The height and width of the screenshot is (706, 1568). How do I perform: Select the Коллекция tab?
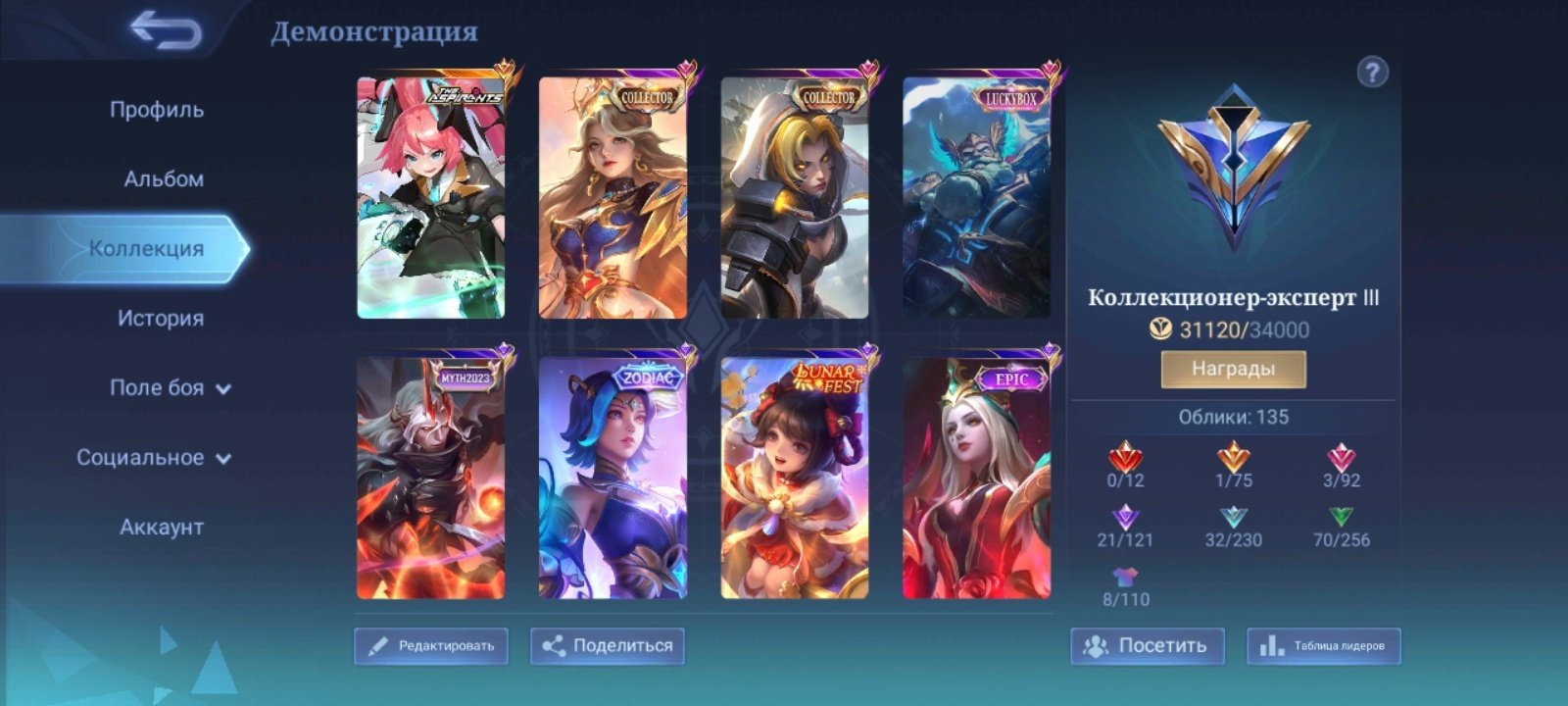click(147, 249)
